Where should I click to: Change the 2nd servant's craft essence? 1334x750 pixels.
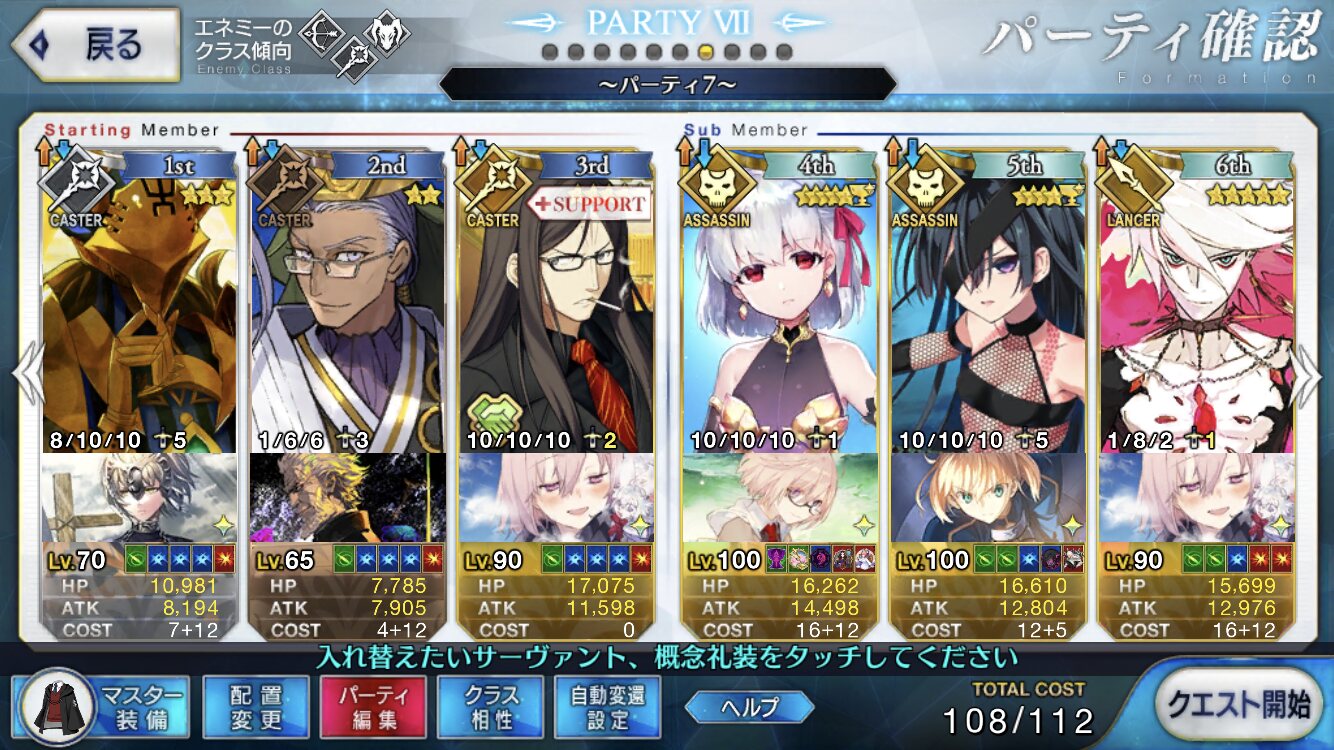347,498
